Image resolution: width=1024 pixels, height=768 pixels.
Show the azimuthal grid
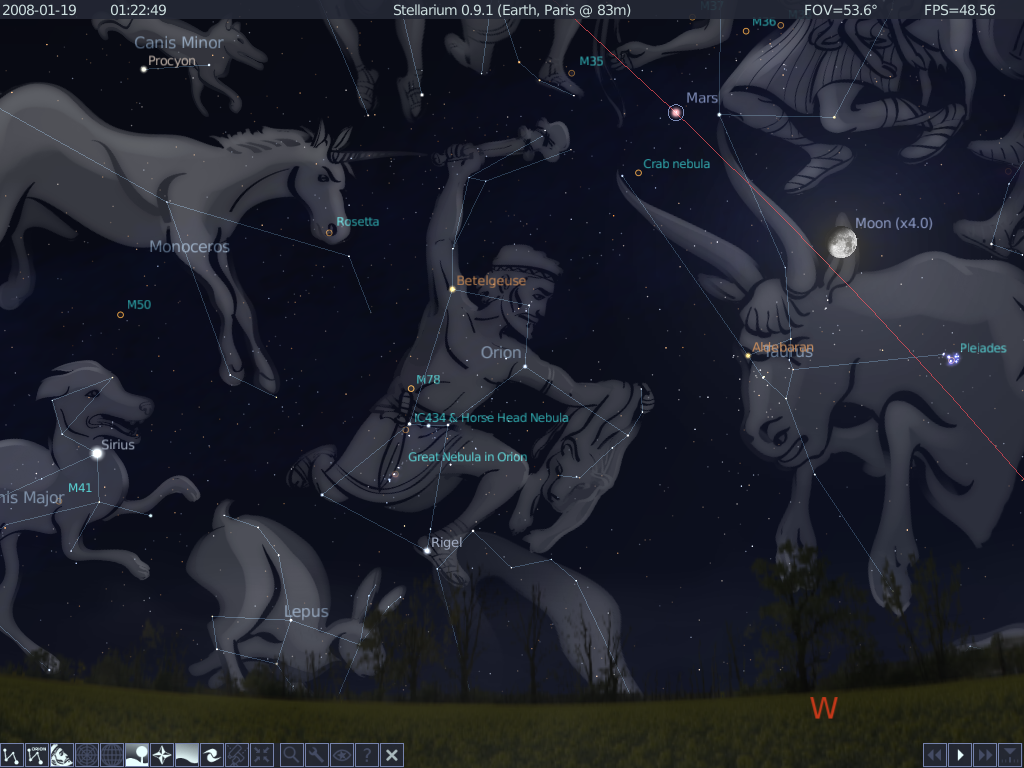pyautogui.click(x=87, y=755)
